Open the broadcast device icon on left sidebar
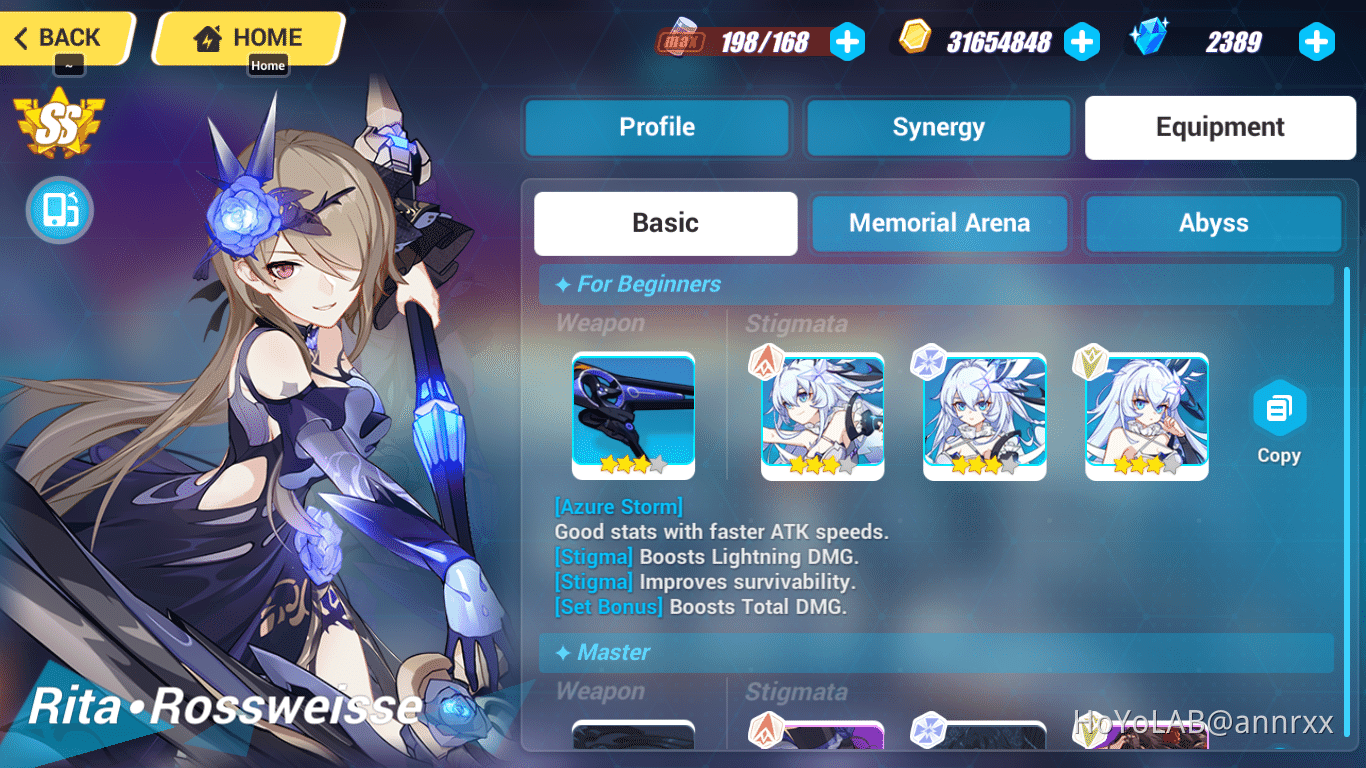1366x768 pixels. coord(59,210)
